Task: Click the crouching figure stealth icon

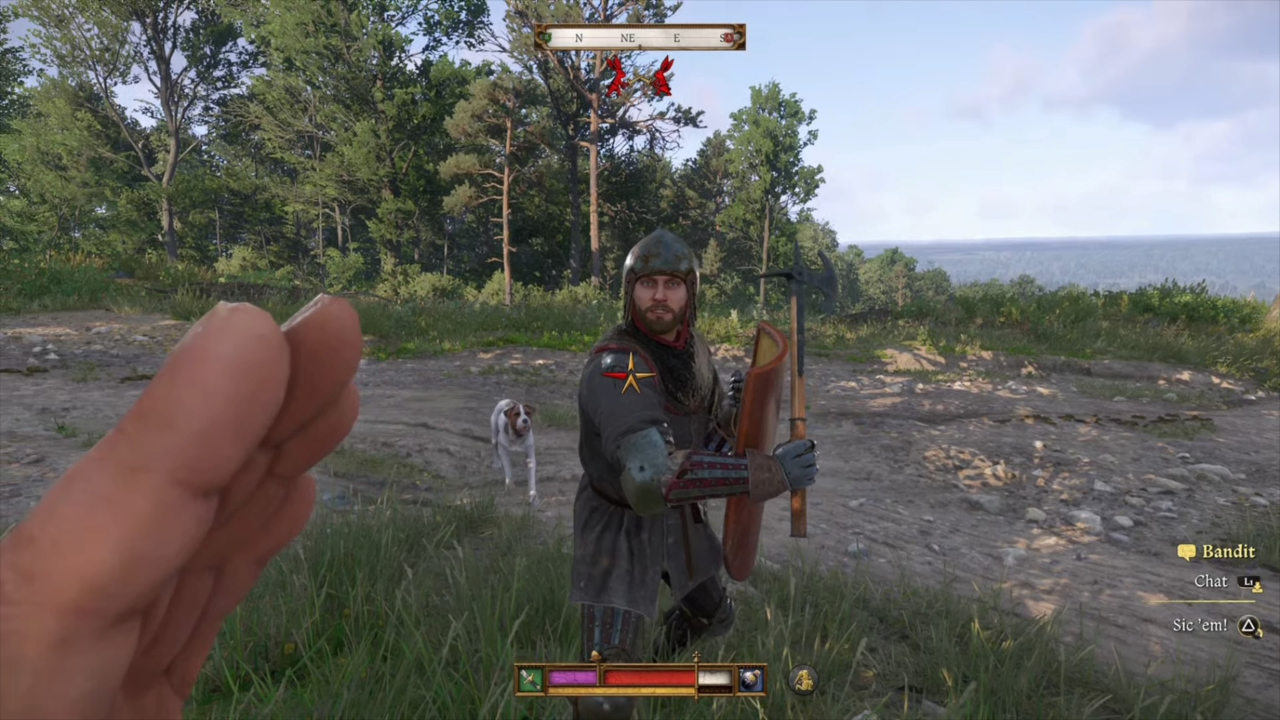Action: coord(802,681)
